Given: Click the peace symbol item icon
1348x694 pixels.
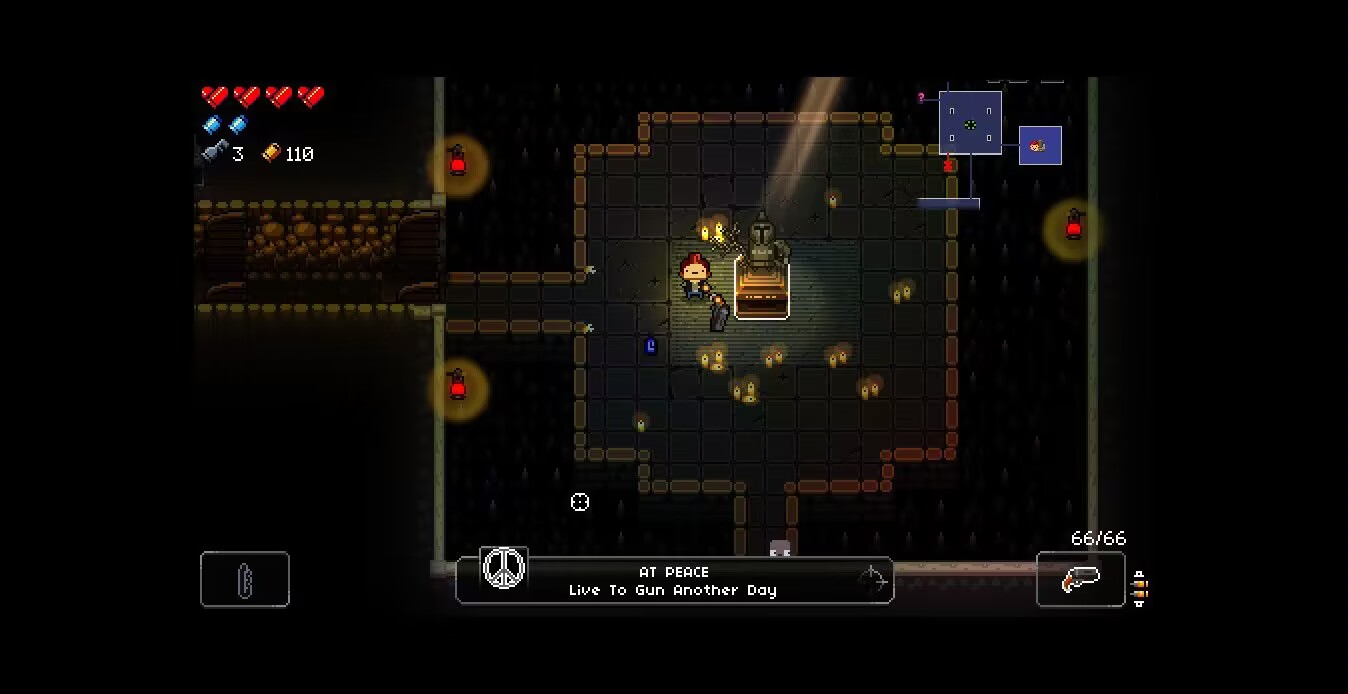Looking at the screenshot, I should [x=503, y=567].
